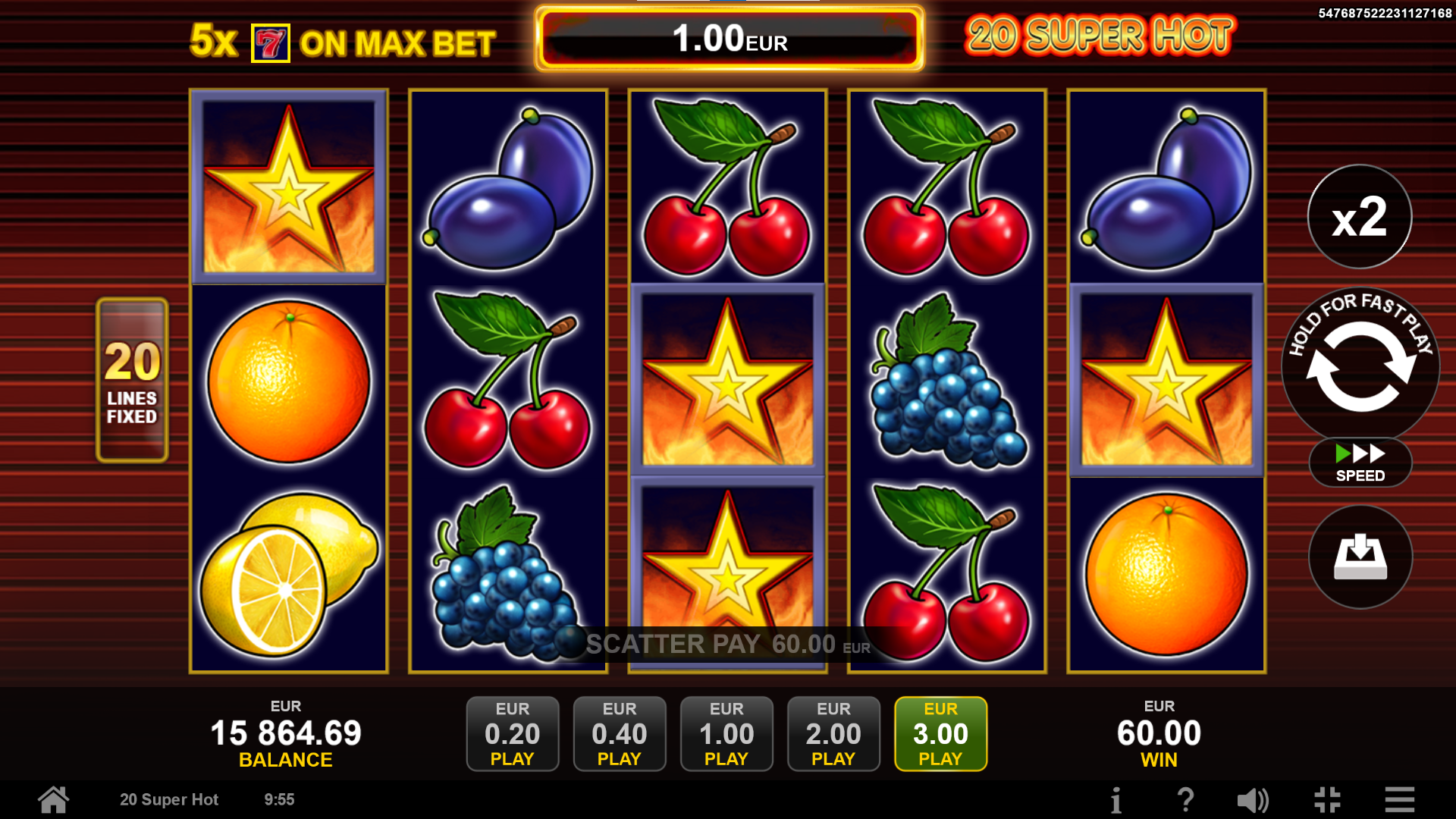Open the game info icon
The image size is (1456, 819).
pos(1116,799)
